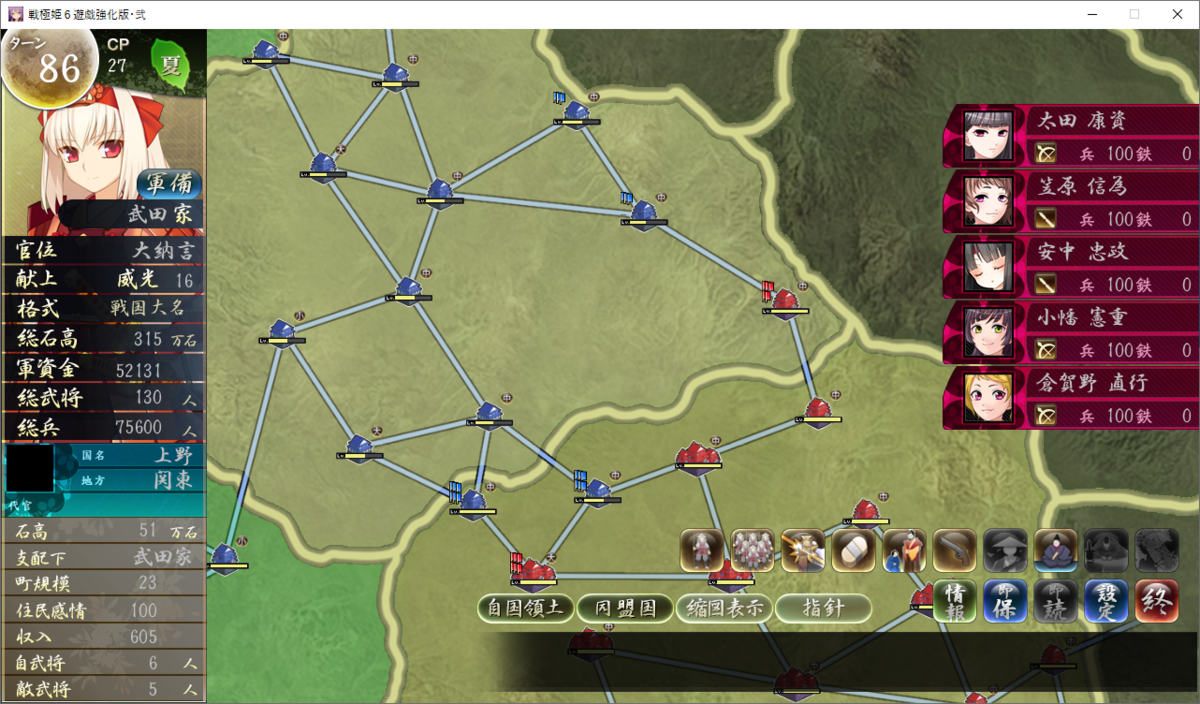1200x704 pixels.
Task: Click the seated noble icon
Action: (1055, 550)
